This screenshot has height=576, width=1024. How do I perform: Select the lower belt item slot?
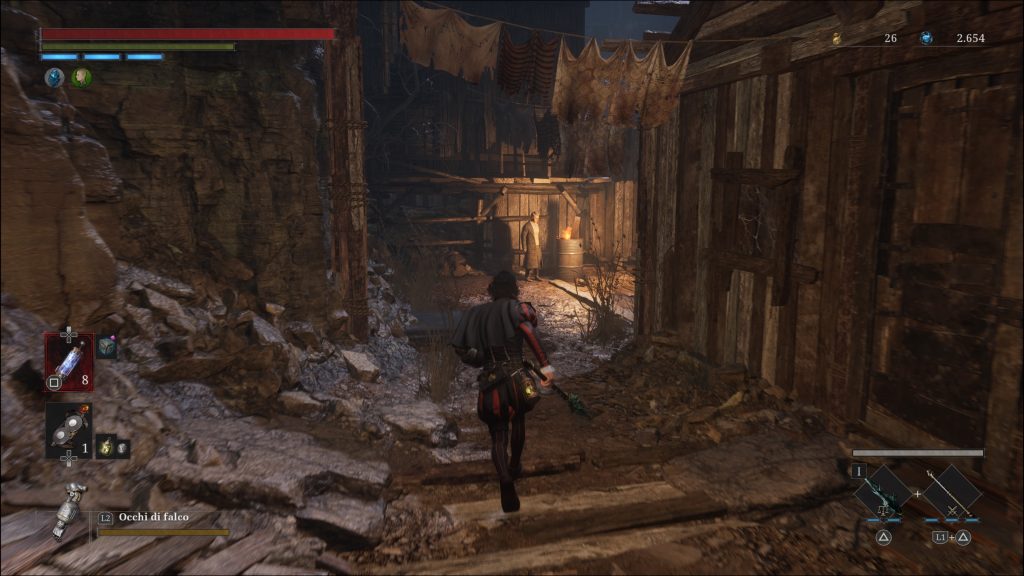68,430
